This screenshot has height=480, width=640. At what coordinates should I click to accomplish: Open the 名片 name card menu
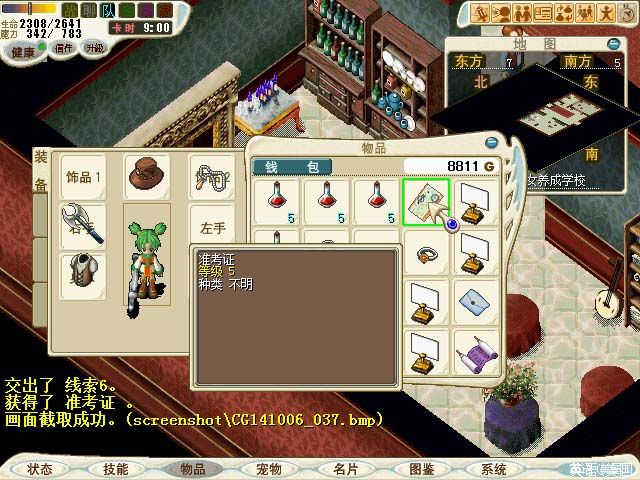(x=345, y=468)
